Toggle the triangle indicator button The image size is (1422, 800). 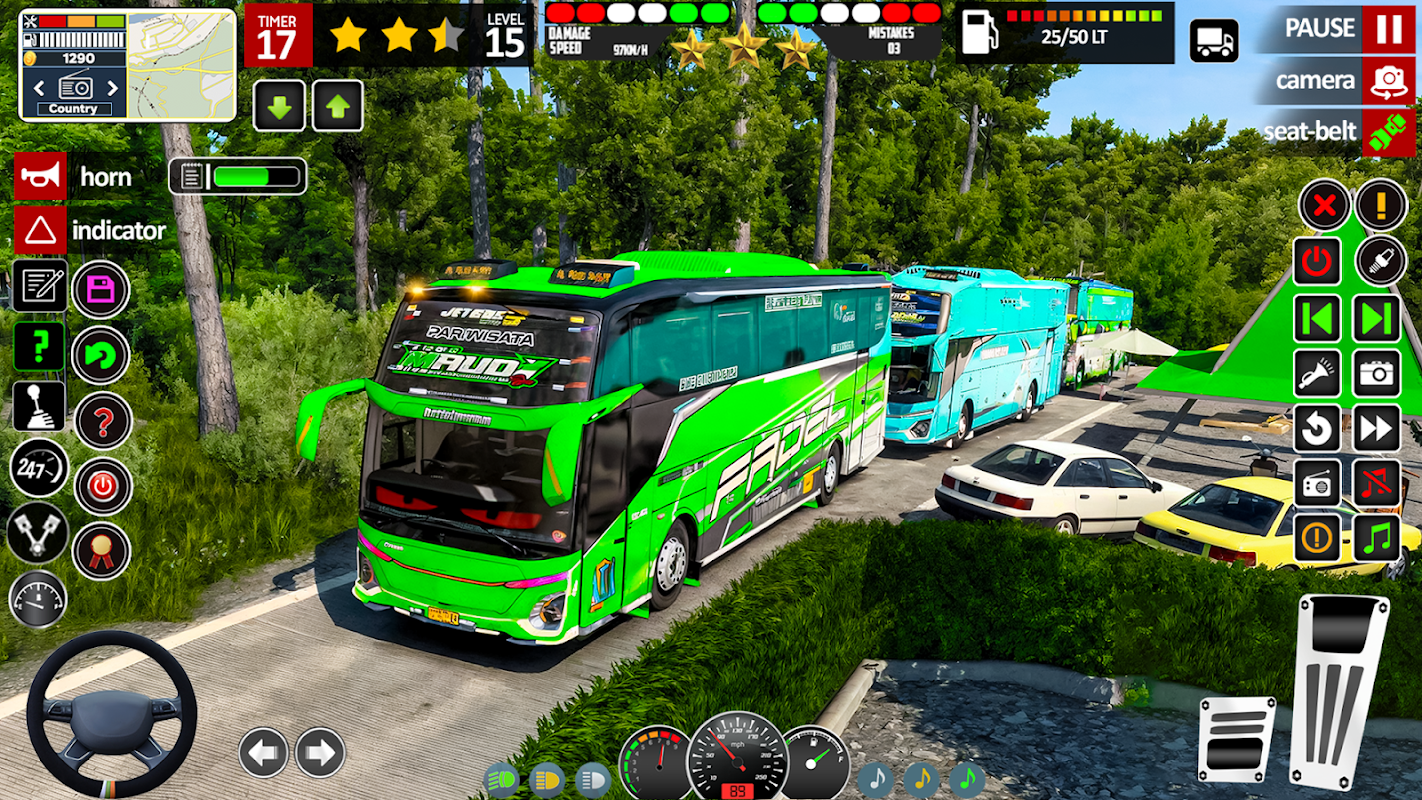[40, 230]
